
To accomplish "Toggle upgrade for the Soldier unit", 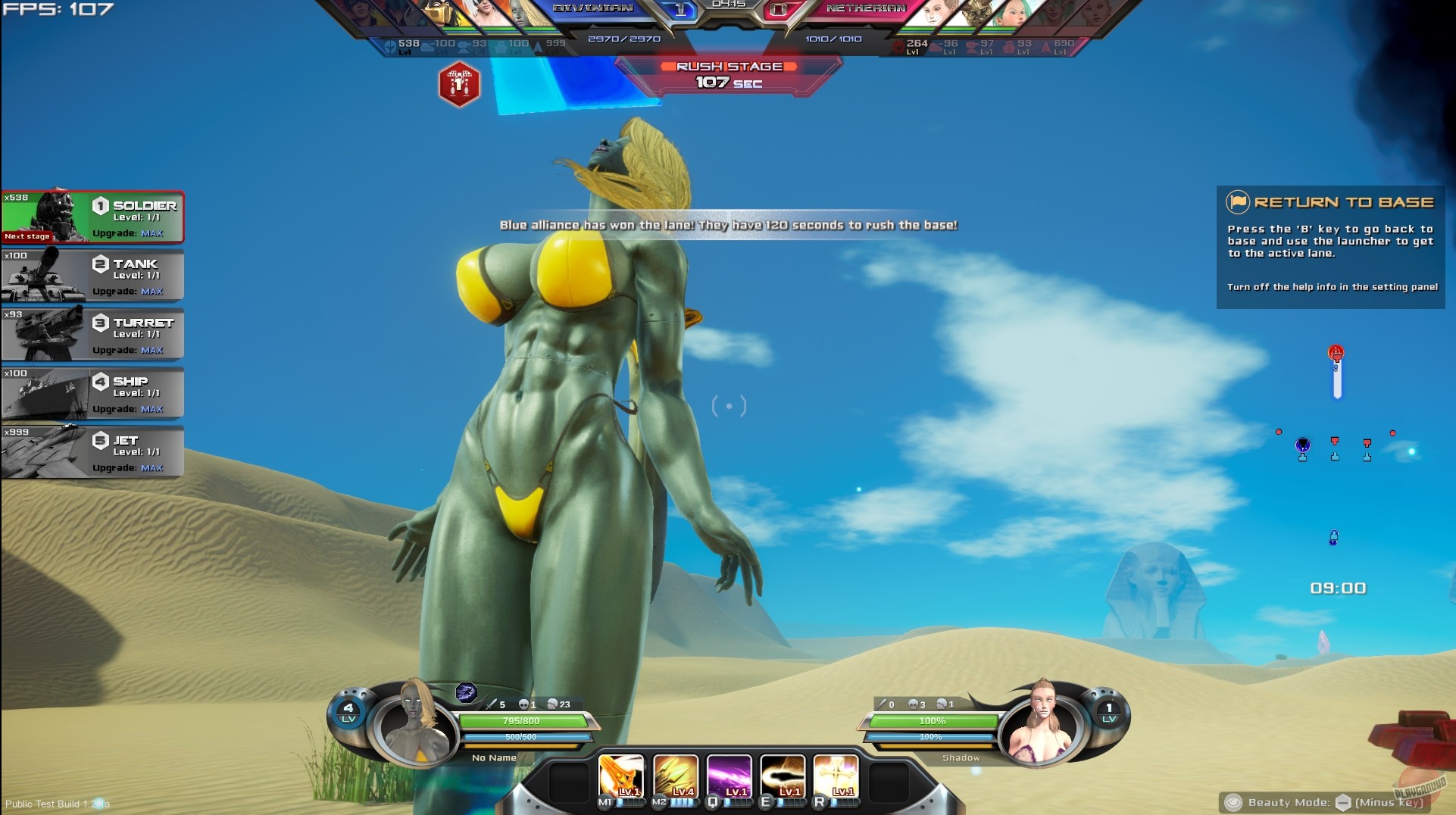I will [x=151, y=234].
